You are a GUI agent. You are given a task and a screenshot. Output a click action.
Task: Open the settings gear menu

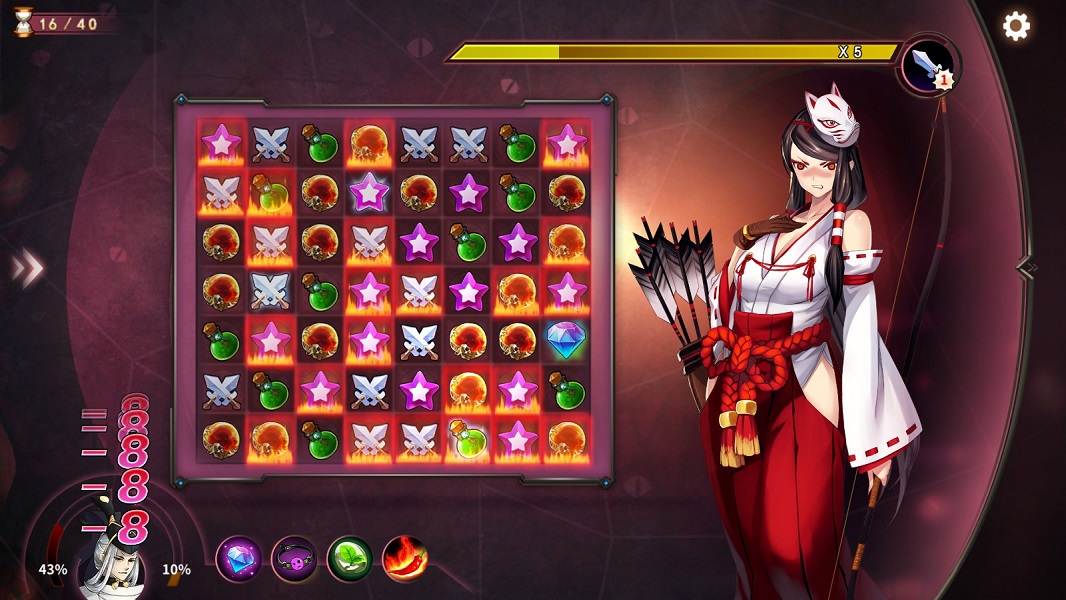[x=1016, y=26]
